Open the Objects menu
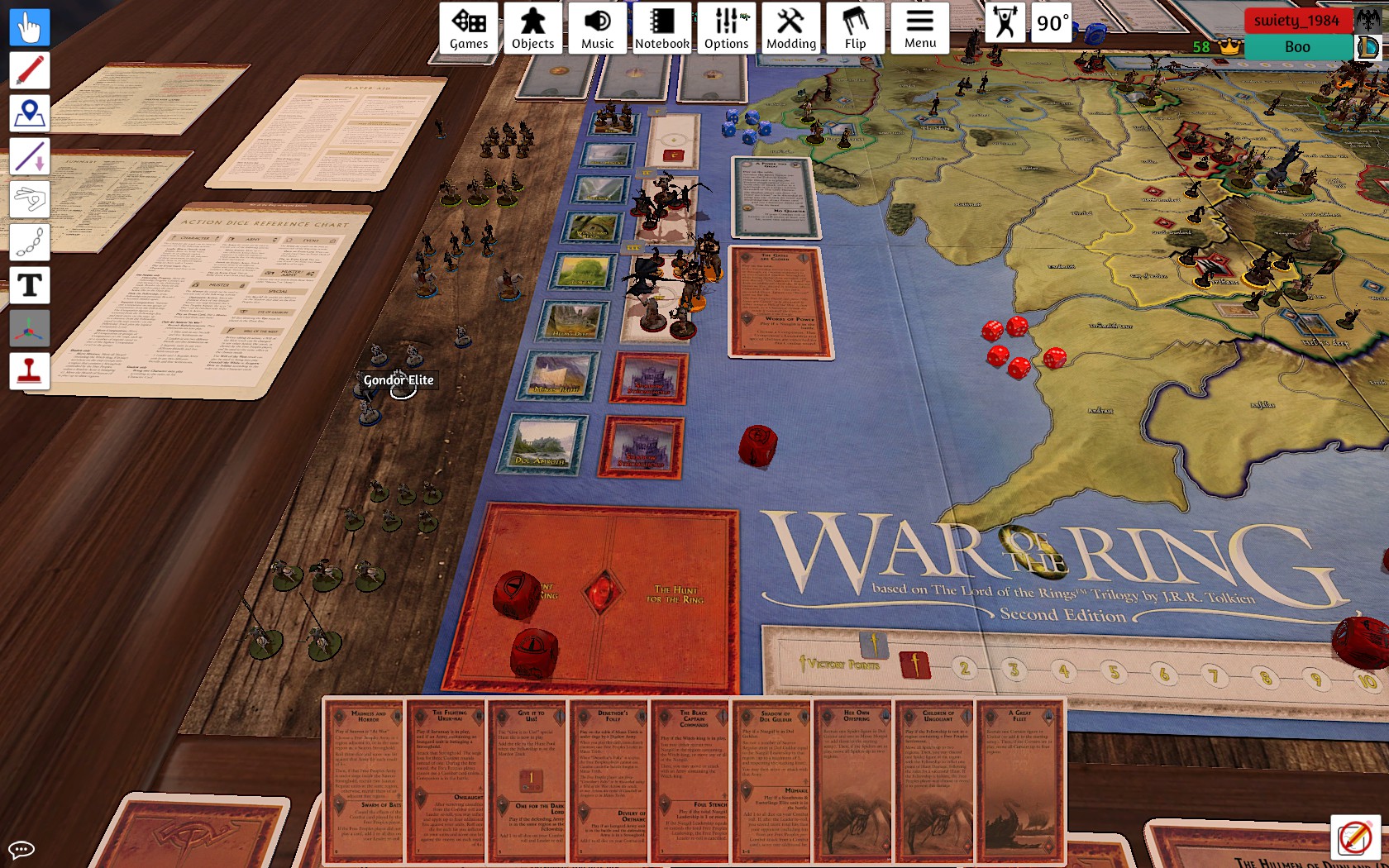 [532, 28]
